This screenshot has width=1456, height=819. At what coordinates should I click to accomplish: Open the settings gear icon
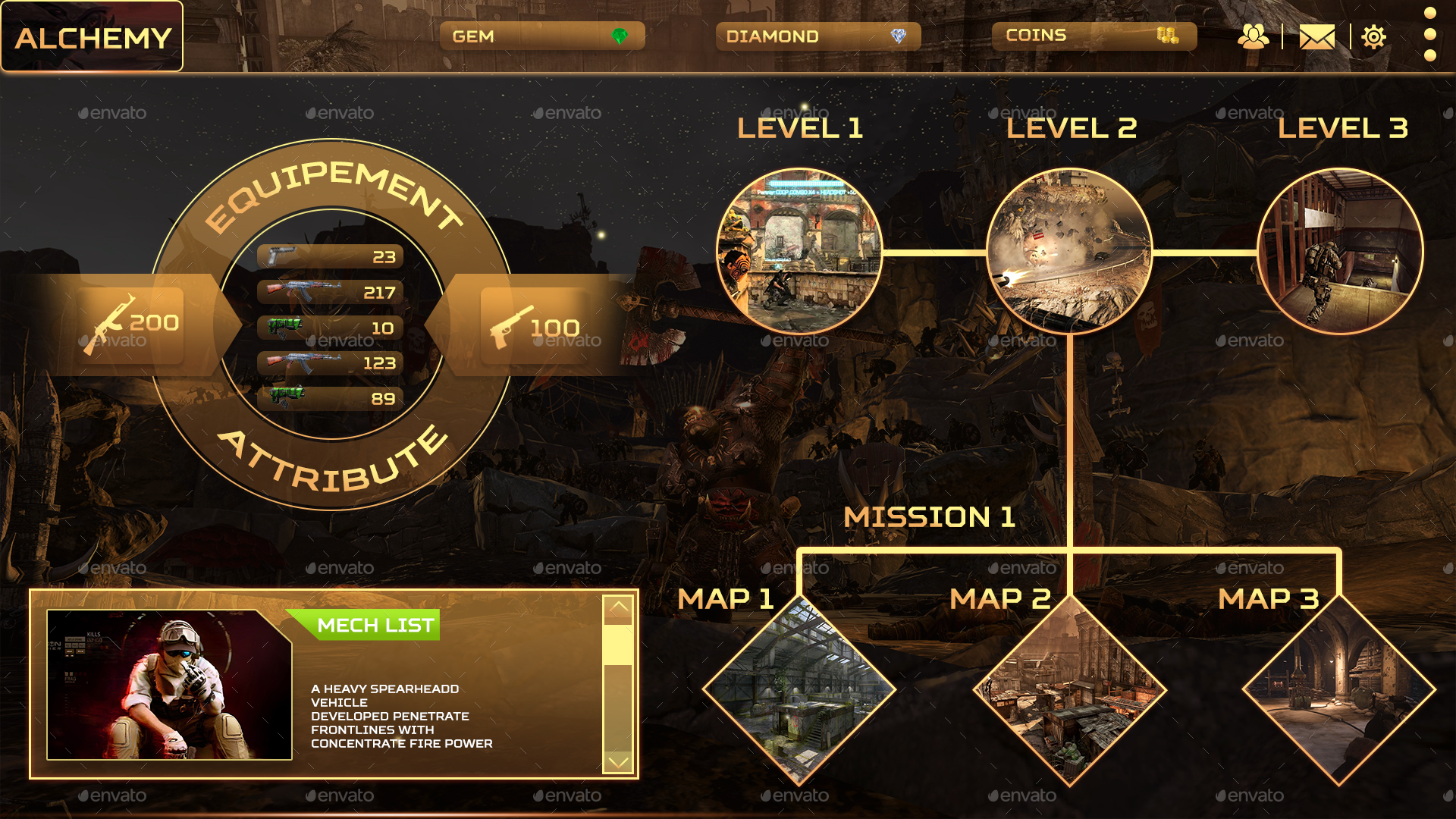pos(1375,35)
